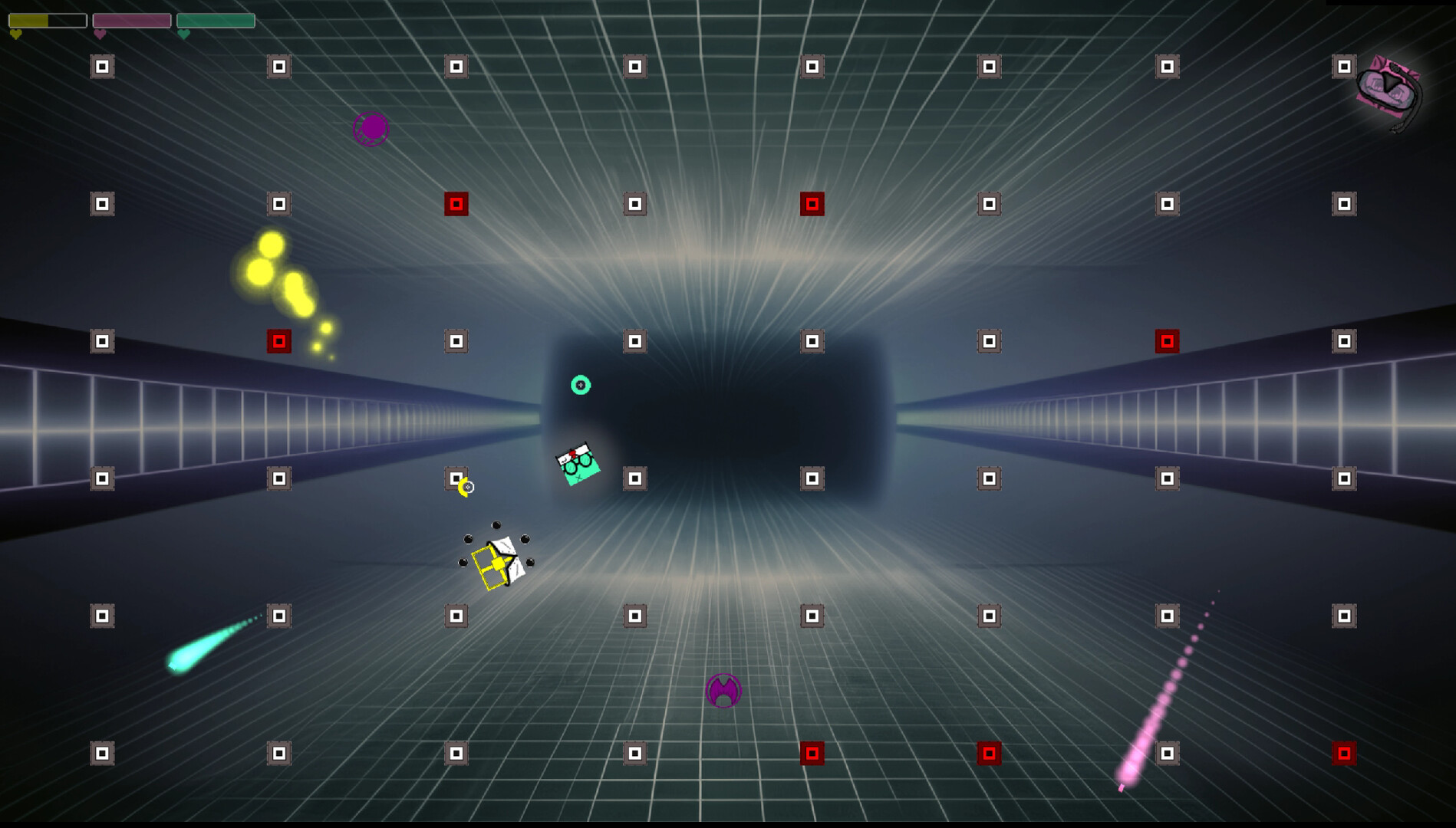
Task: Click the full green health bar
Action: (215, 21)
